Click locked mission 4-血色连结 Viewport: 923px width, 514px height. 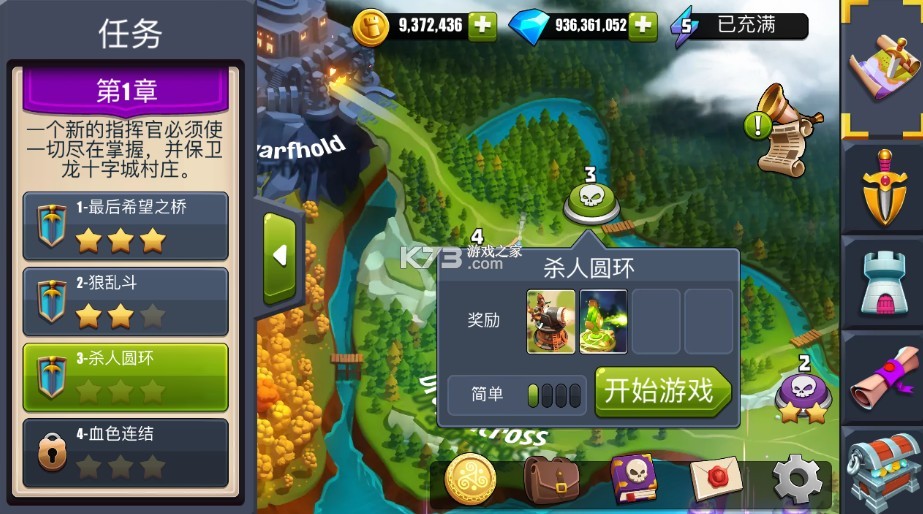tap(126, 452)
